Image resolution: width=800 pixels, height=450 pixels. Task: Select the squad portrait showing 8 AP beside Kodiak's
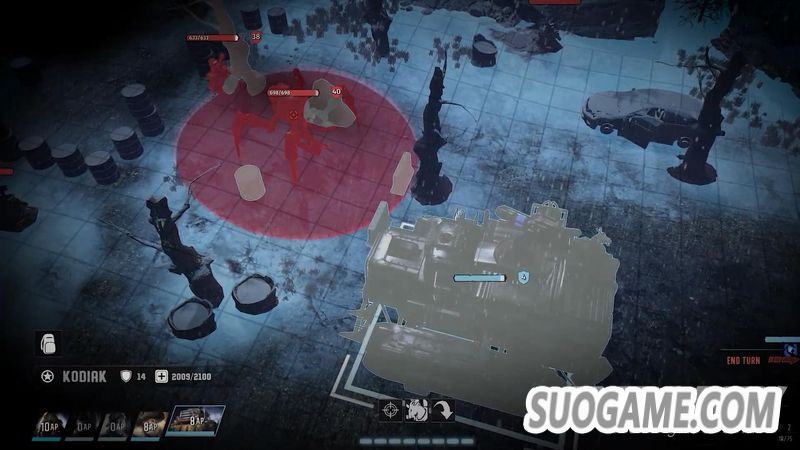point(150,423)
